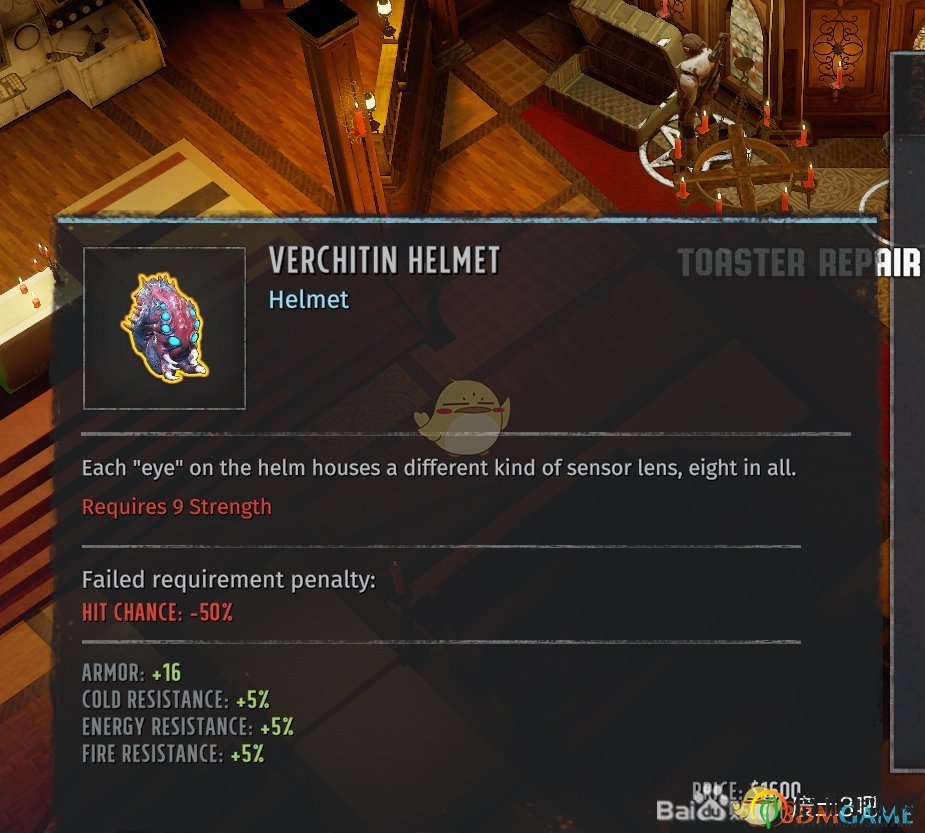Click the Verchitin Helmet item icon
Viewport: 925px width, 833px height.
[x=164, y=328]
